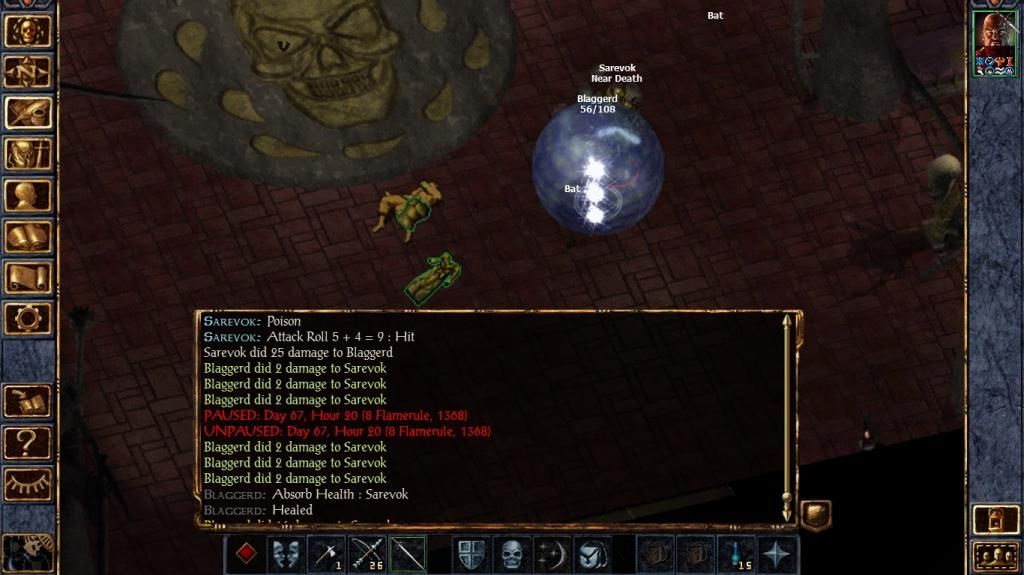1024x575 pixels.
Task: Toggle the eye highlight button
Action: (28, 483)
